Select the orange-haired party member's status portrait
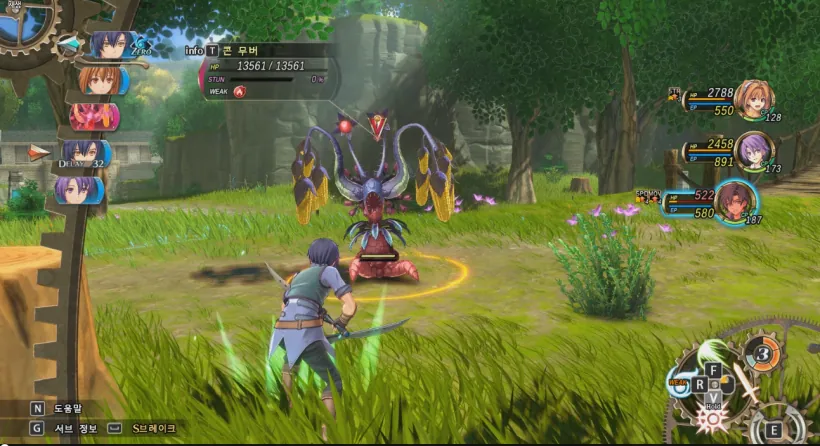 coord(754,99)
